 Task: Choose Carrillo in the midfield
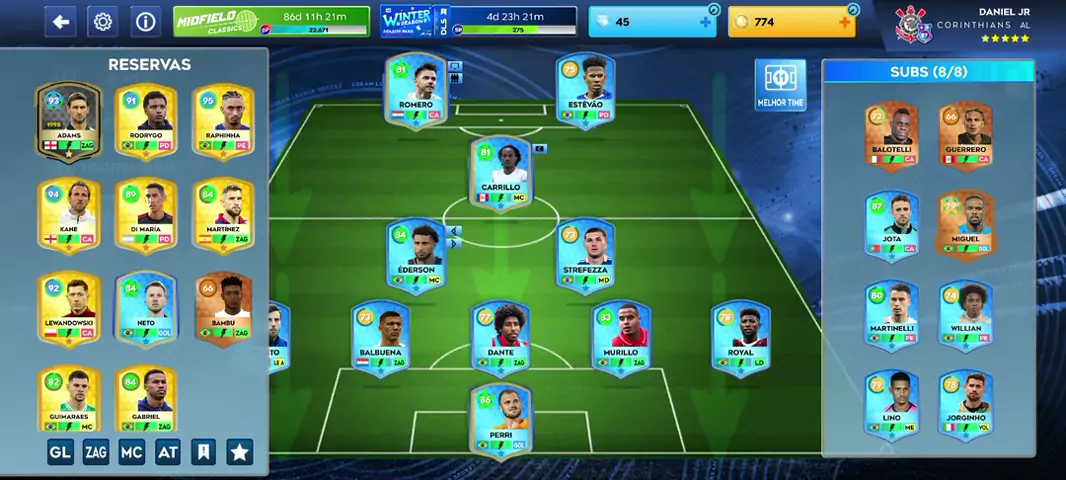501,172
